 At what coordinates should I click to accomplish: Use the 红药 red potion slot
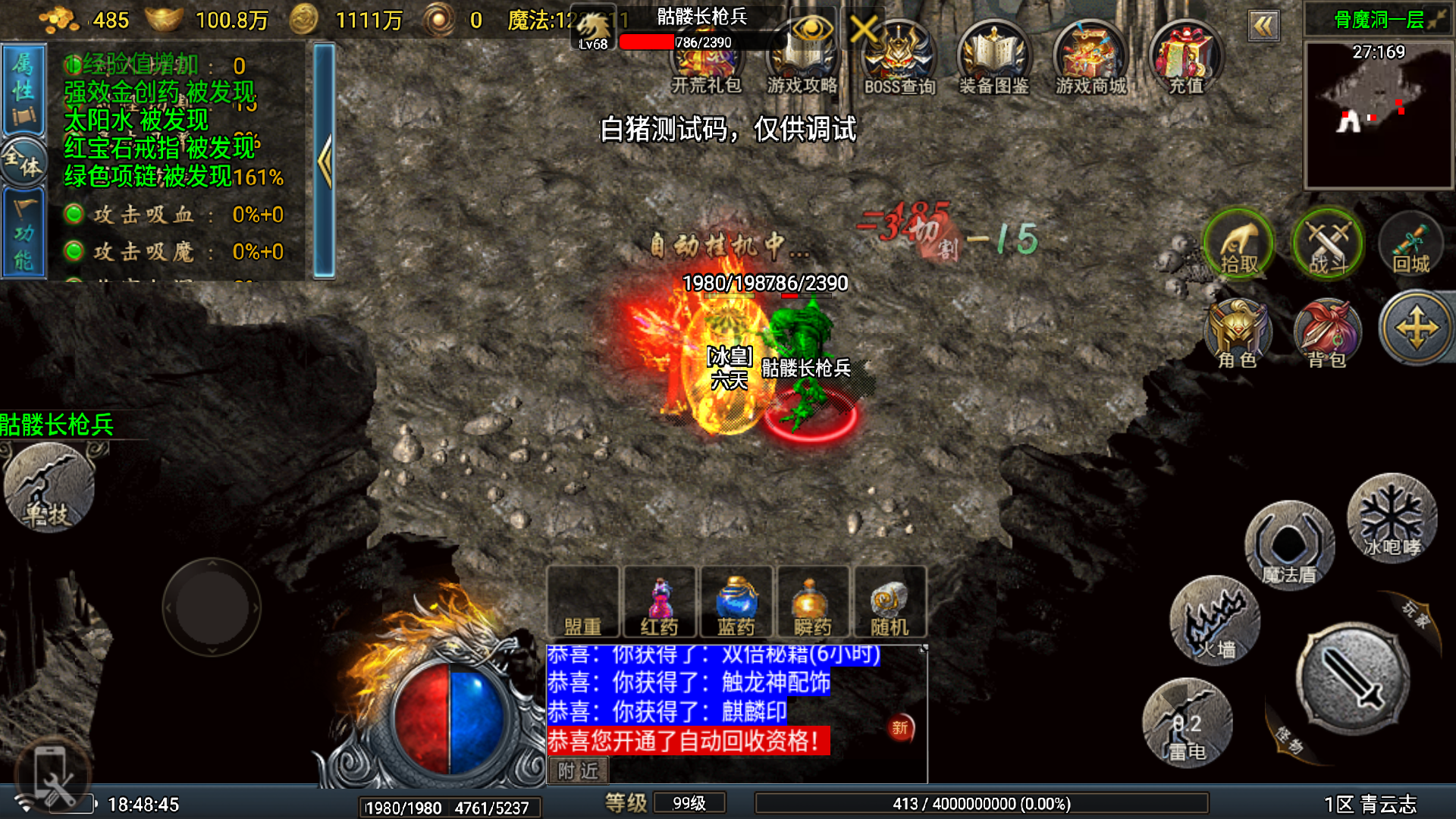(659, 603)
